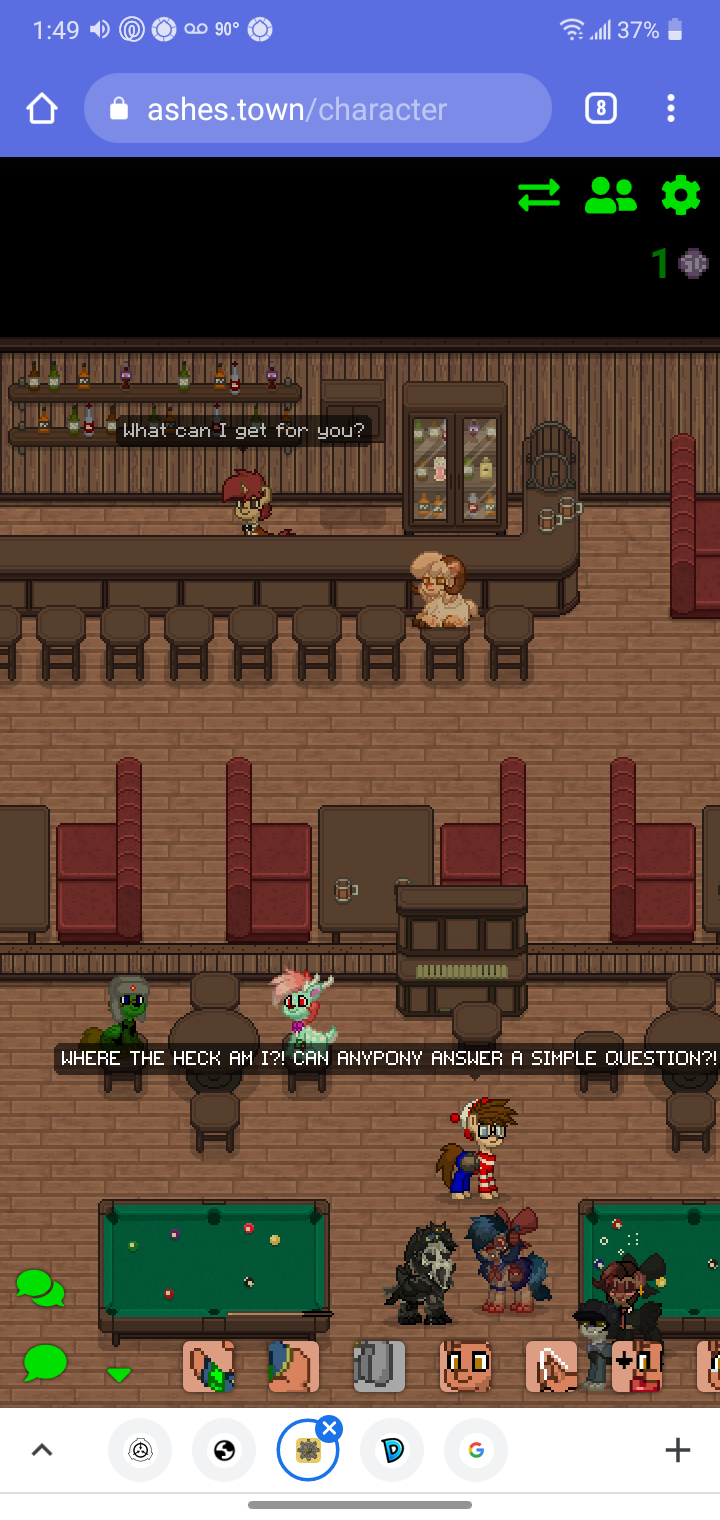Open the settings gear menu
Screen dimensions: 720x1520
[681, 195]
